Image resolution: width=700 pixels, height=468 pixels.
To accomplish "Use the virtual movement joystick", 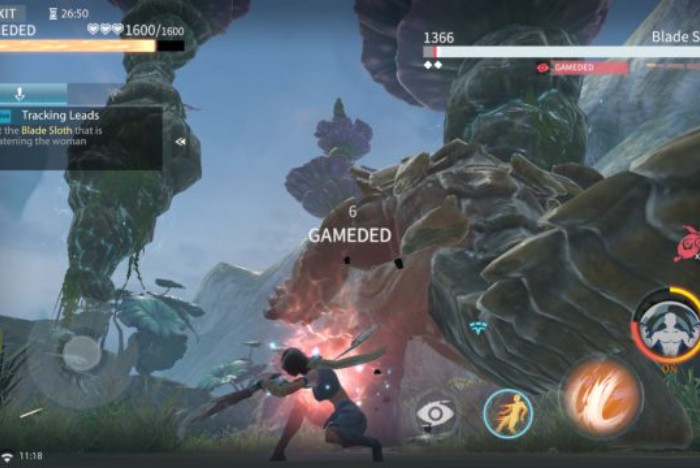I will (81, 353).
